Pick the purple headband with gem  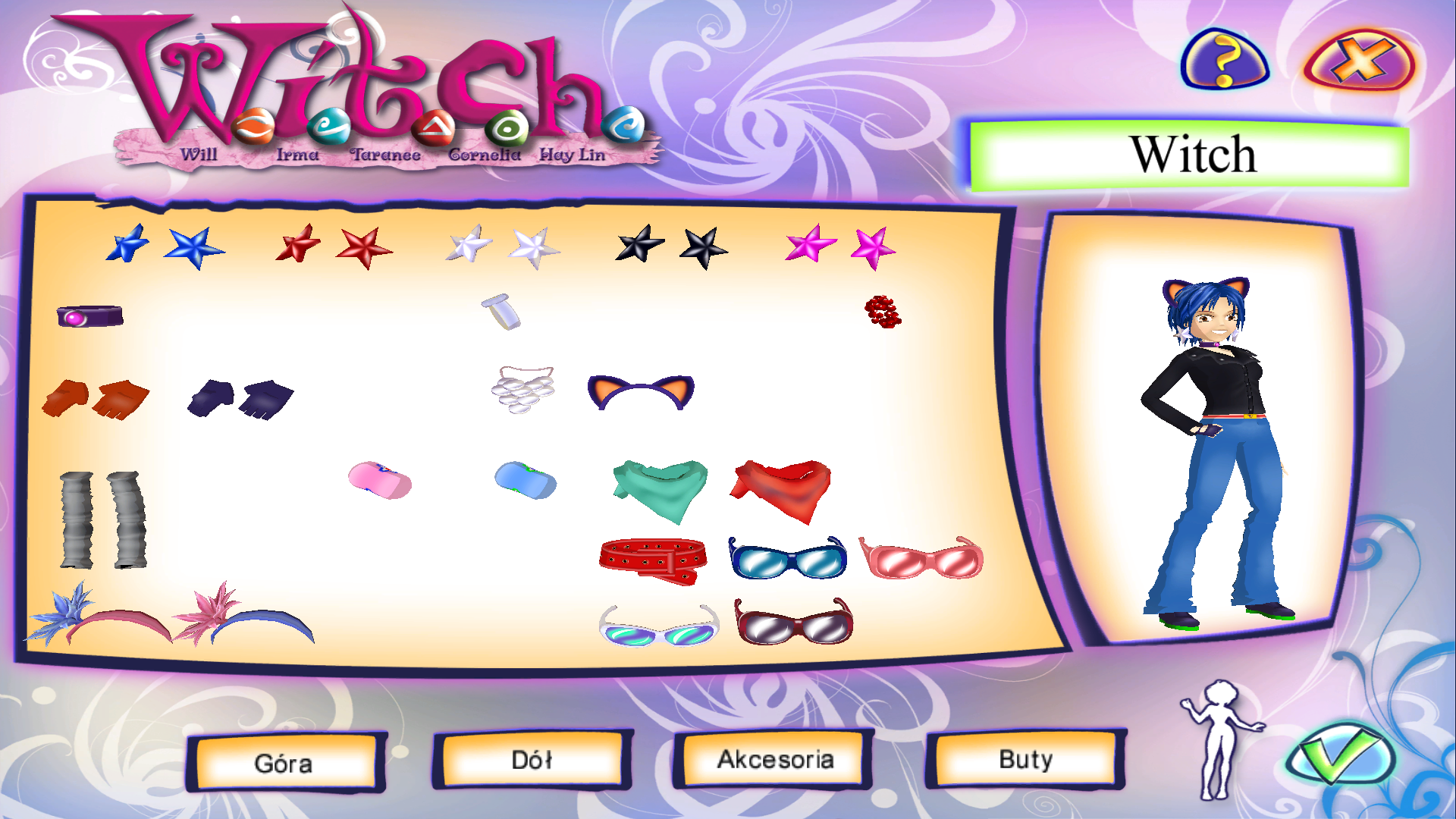(x=89, y=315)
